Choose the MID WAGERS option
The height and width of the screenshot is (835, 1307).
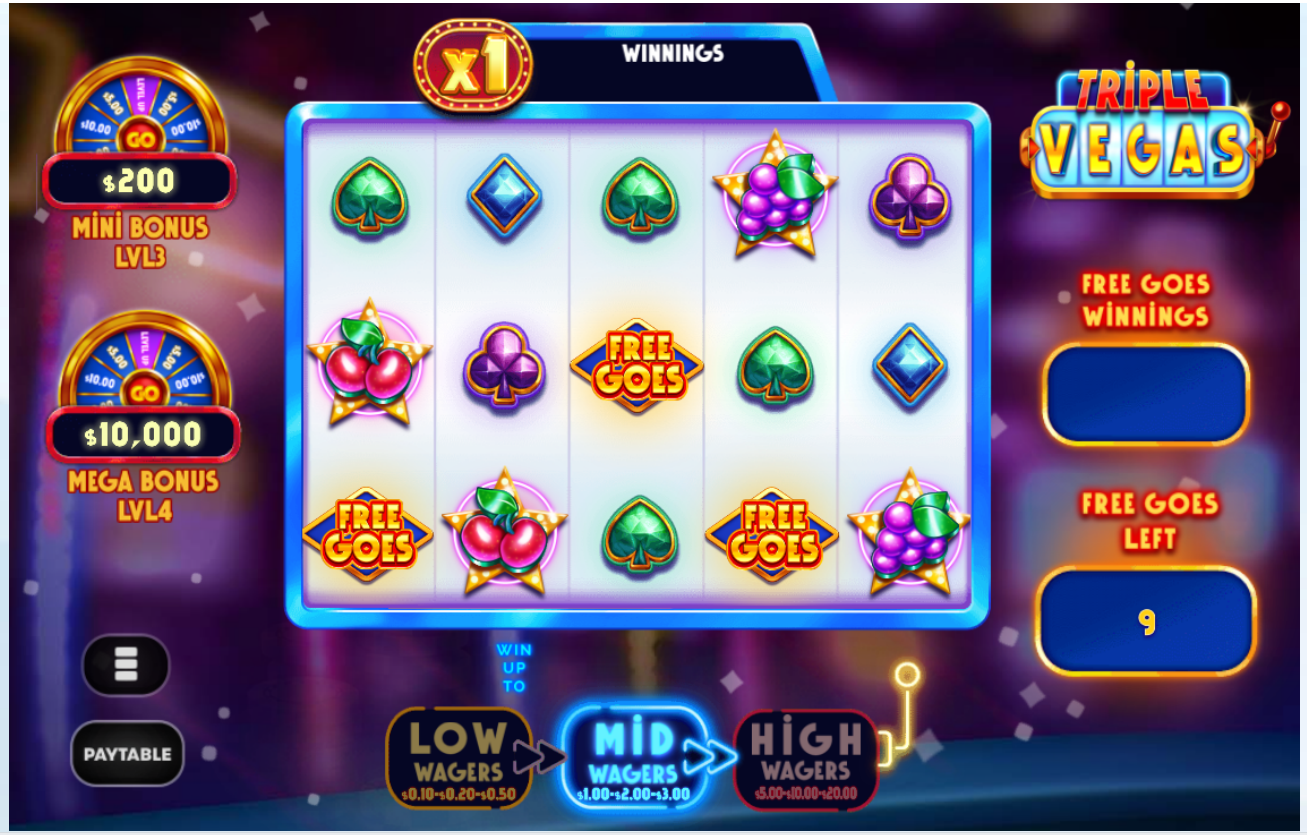633,757
